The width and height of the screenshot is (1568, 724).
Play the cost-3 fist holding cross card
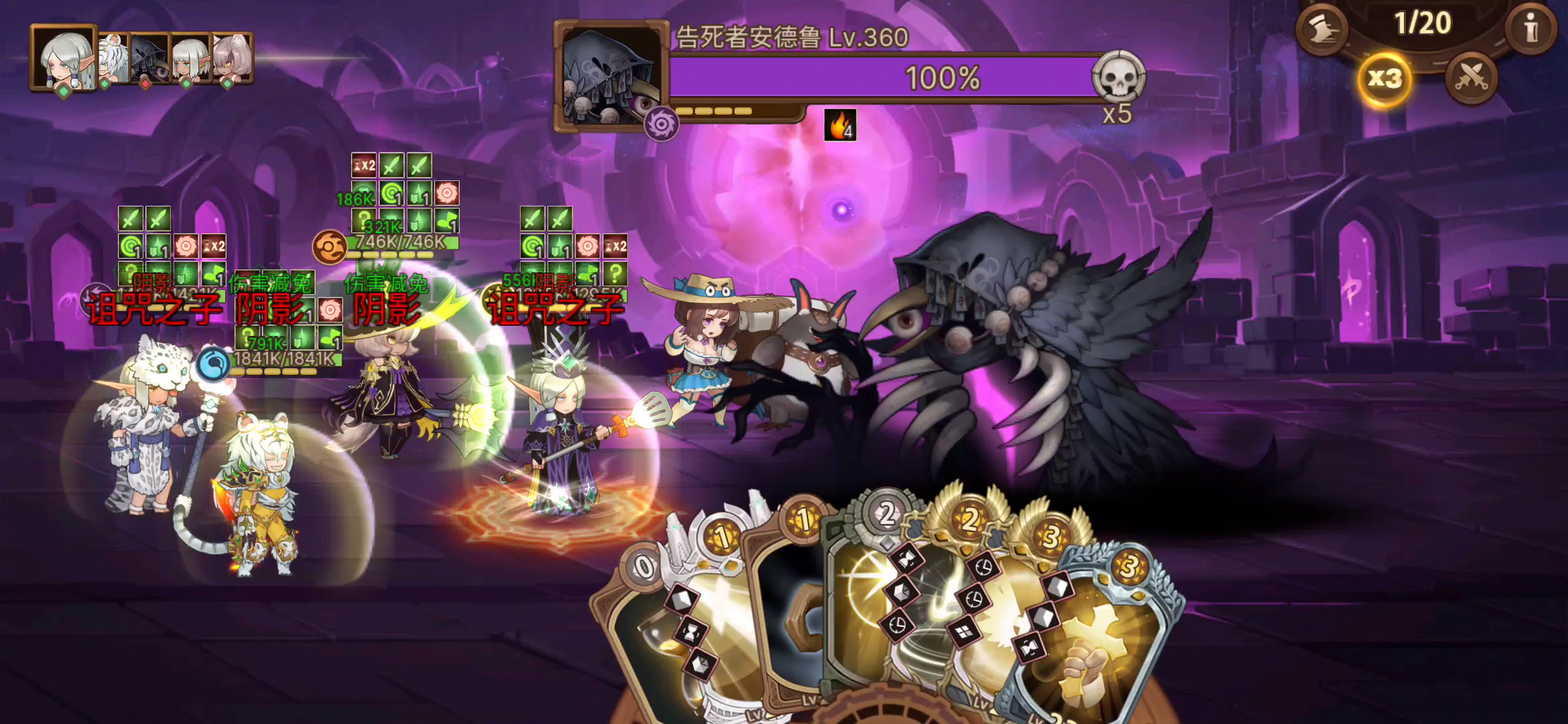[1099, 644]
